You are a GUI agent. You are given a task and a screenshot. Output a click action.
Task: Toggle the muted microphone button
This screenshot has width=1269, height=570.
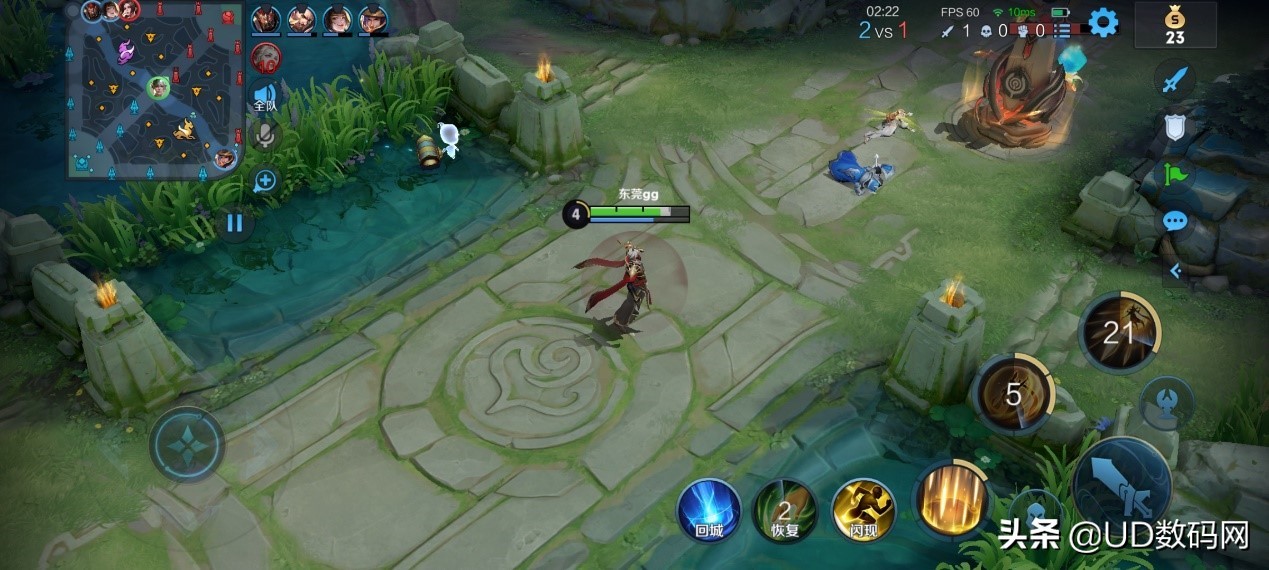pyautogui.click(x=264, y=136)
